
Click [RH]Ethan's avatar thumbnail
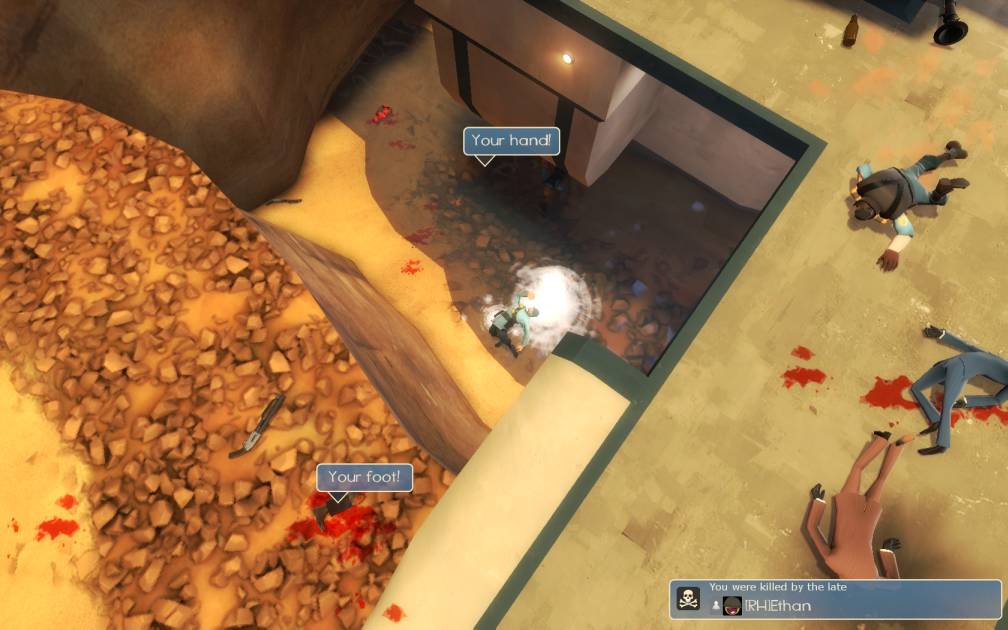pyautogui.click(x=732, y=605)
